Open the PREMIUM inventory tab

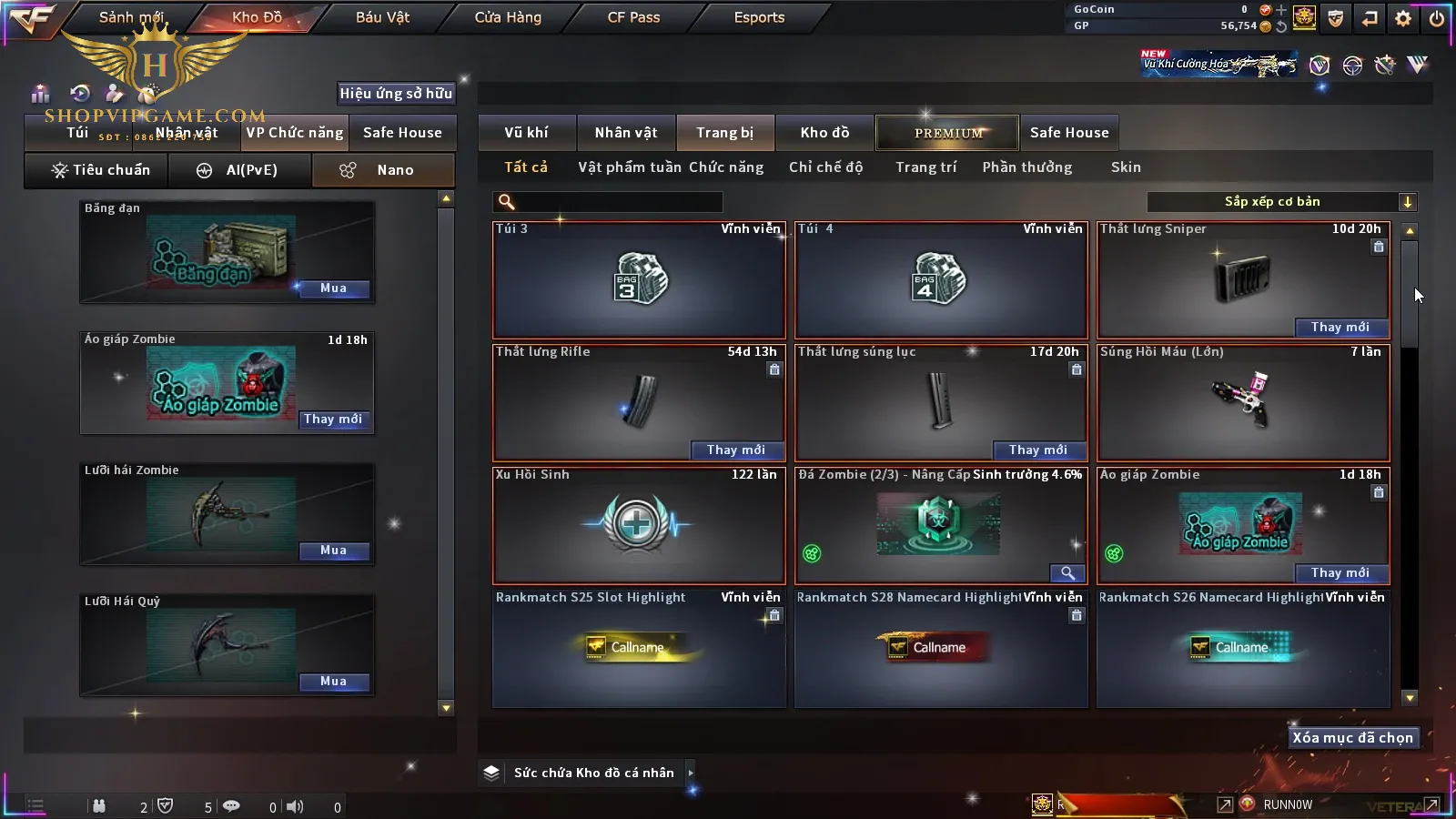click(x=947, y=133)
